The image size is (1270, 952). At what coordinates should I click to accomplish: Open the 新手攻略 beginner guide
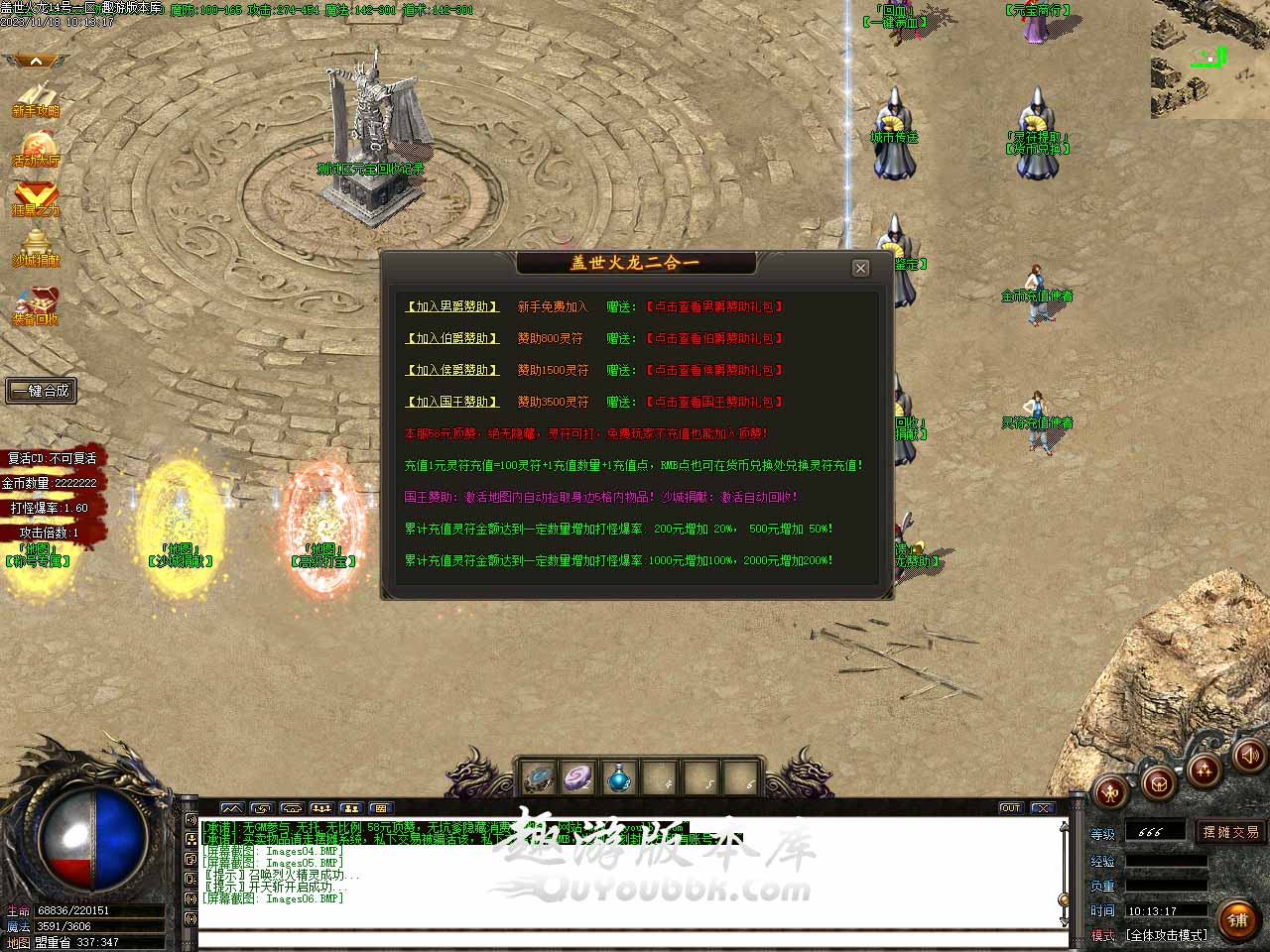tap(36, 100)
